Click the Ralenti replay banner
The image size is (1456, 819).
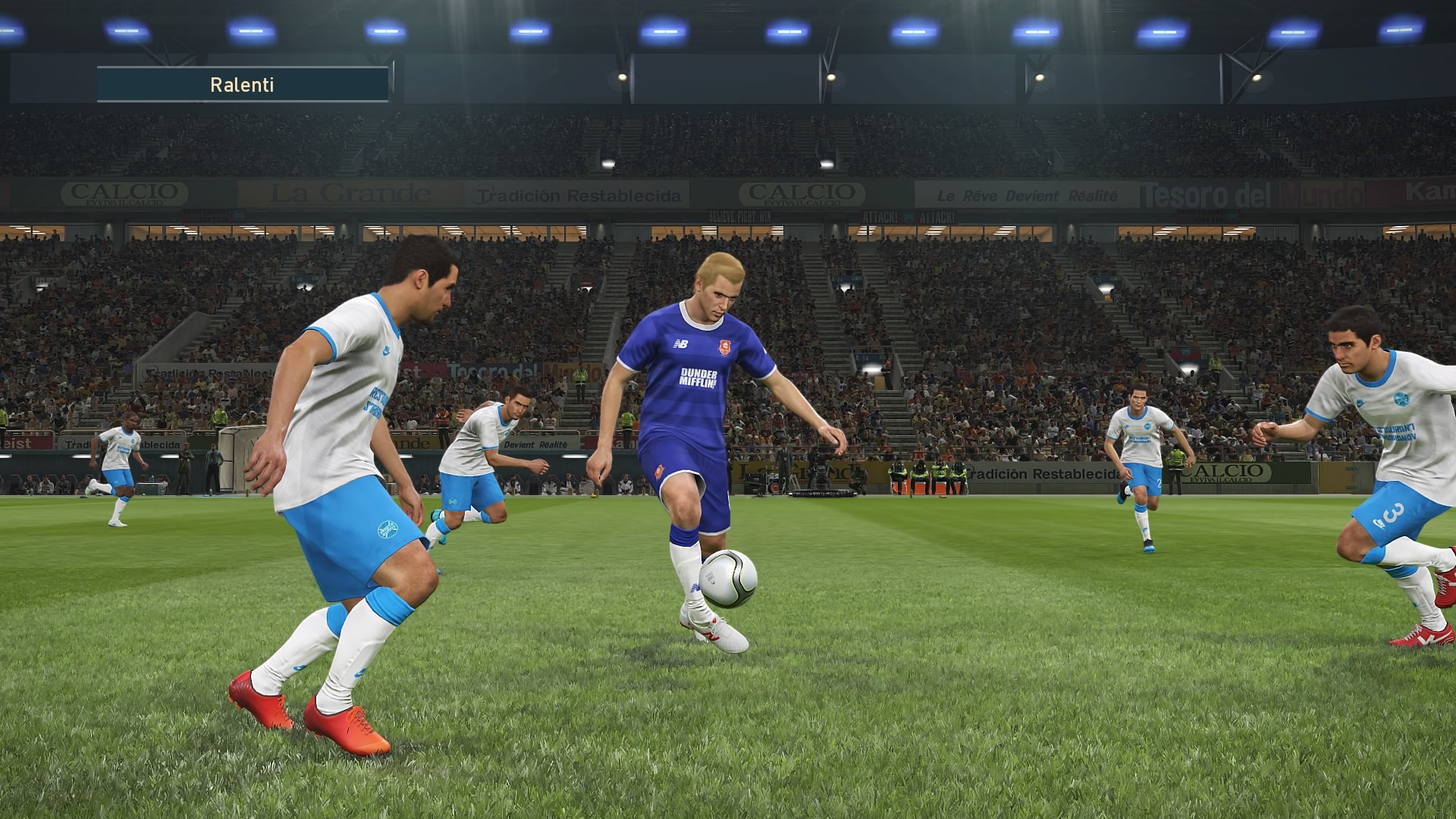[x=243, y=84]
